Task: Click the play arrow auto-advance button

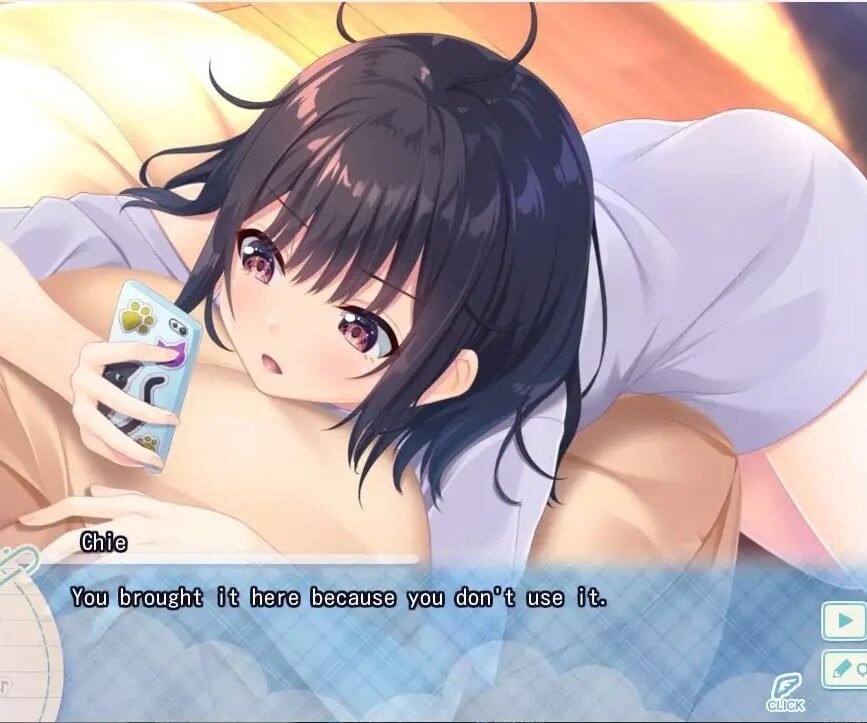Action: [x=843, y=621]
